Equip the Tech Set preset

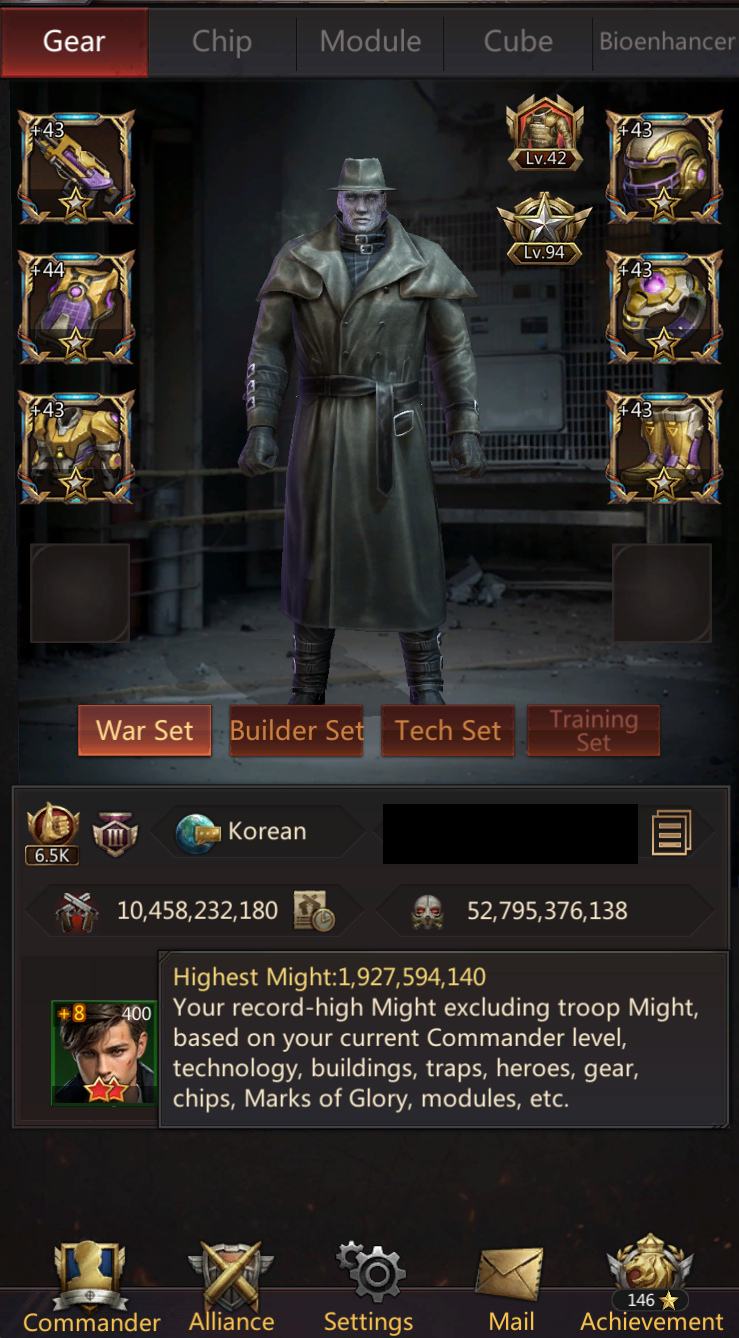tap(448, 731)
